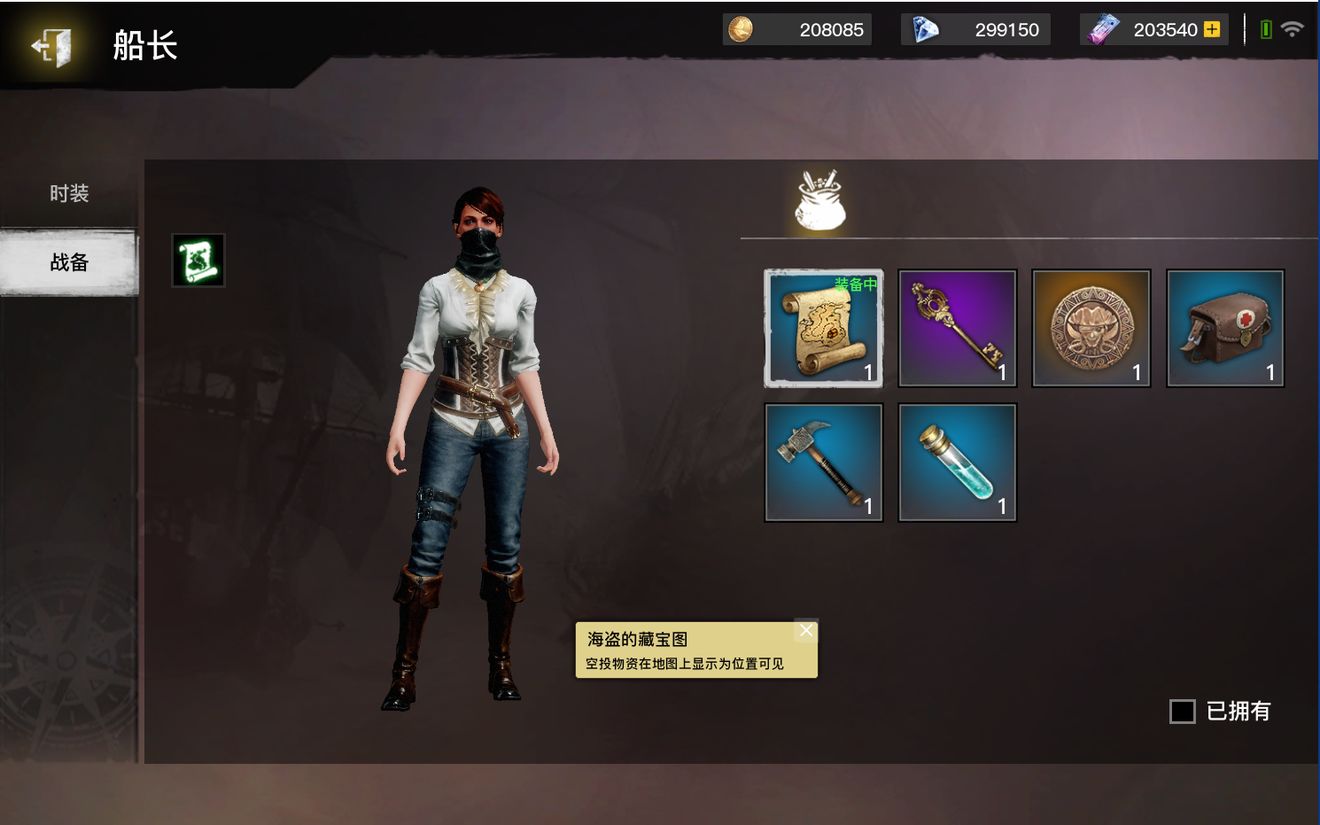Select the blue potion vial item
Screen dimensions: 1320x825
[x=956, y=462]
